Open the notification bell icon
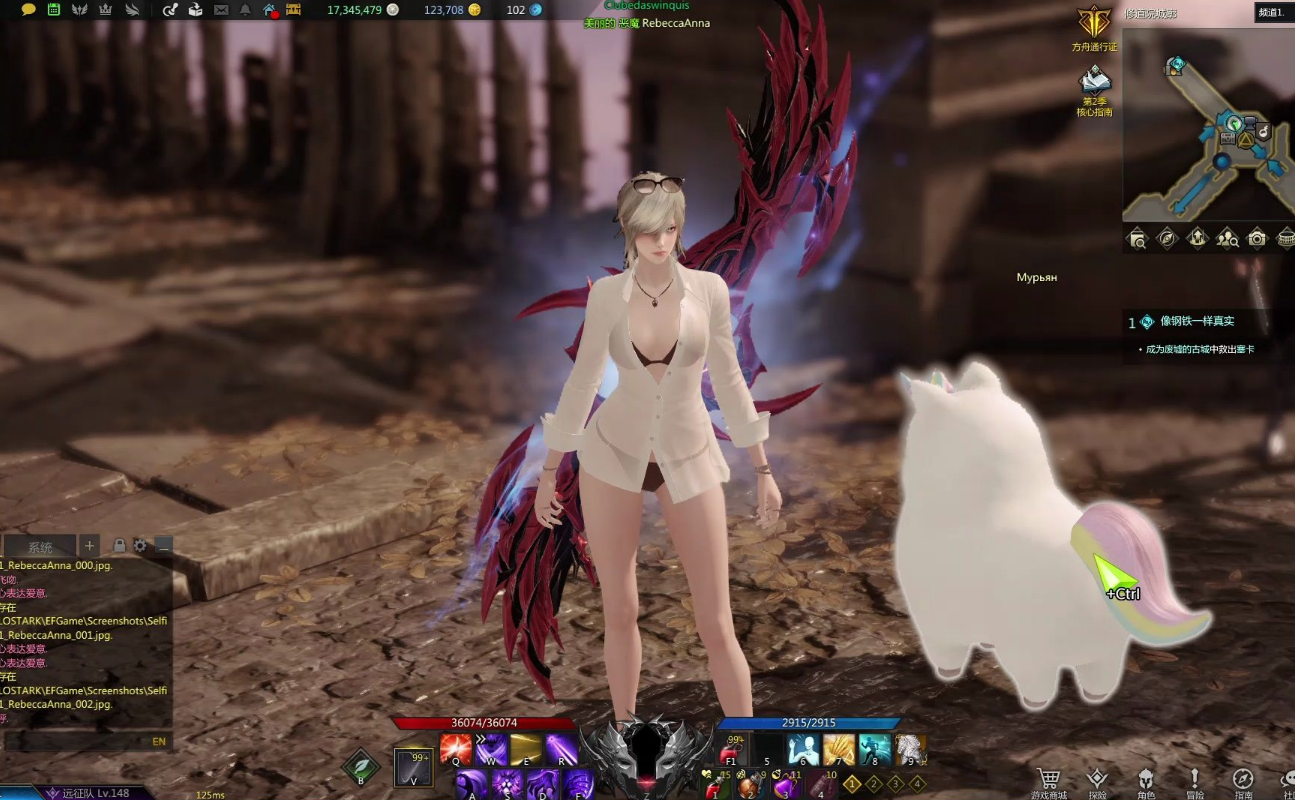 (246, 10)
